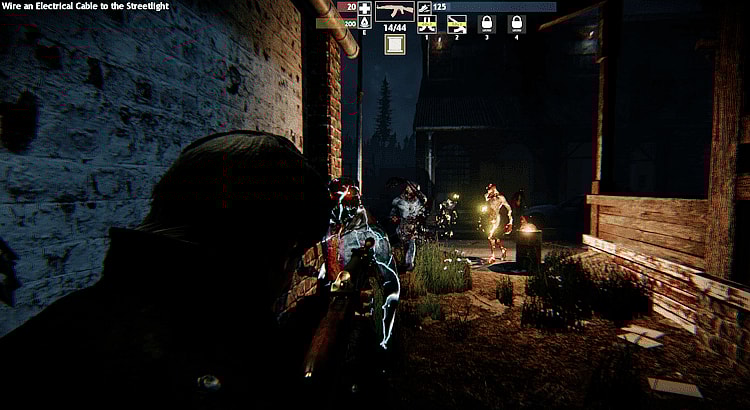Click the white medical cross icon
Viewport: 750px width, 410px height.
(x=364, y=7)
